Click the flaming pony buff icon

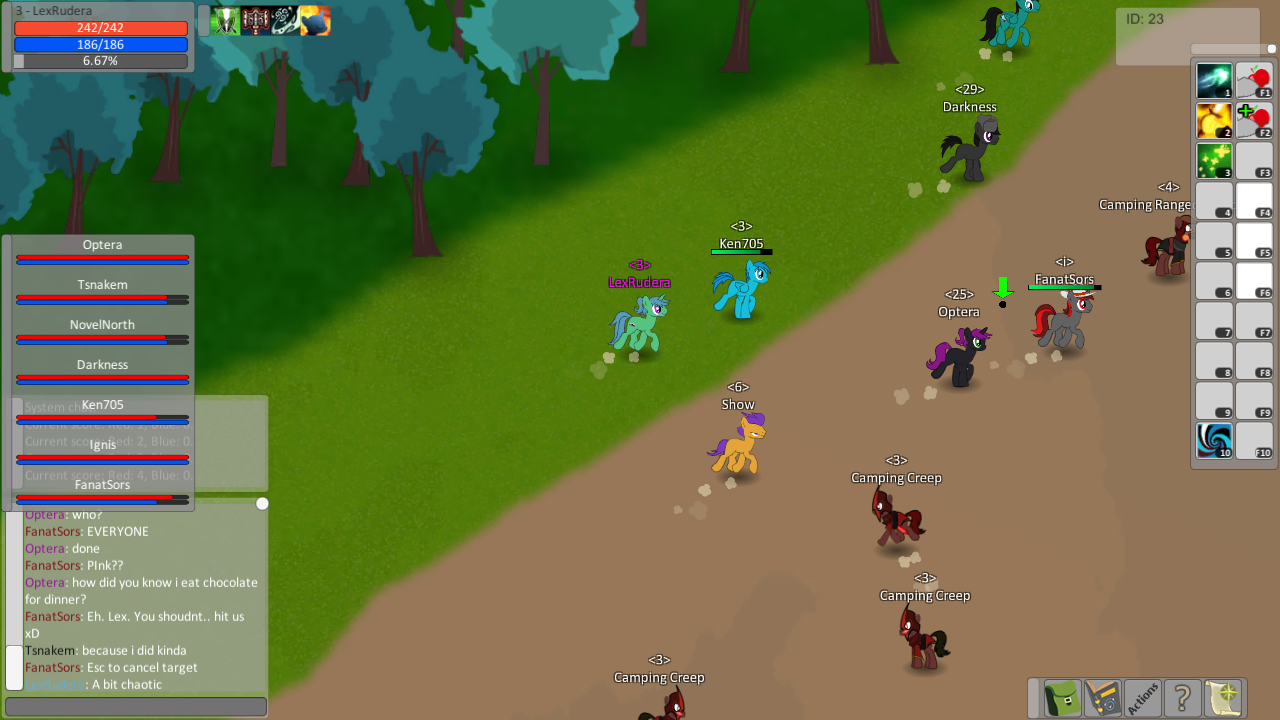point(316,20)
